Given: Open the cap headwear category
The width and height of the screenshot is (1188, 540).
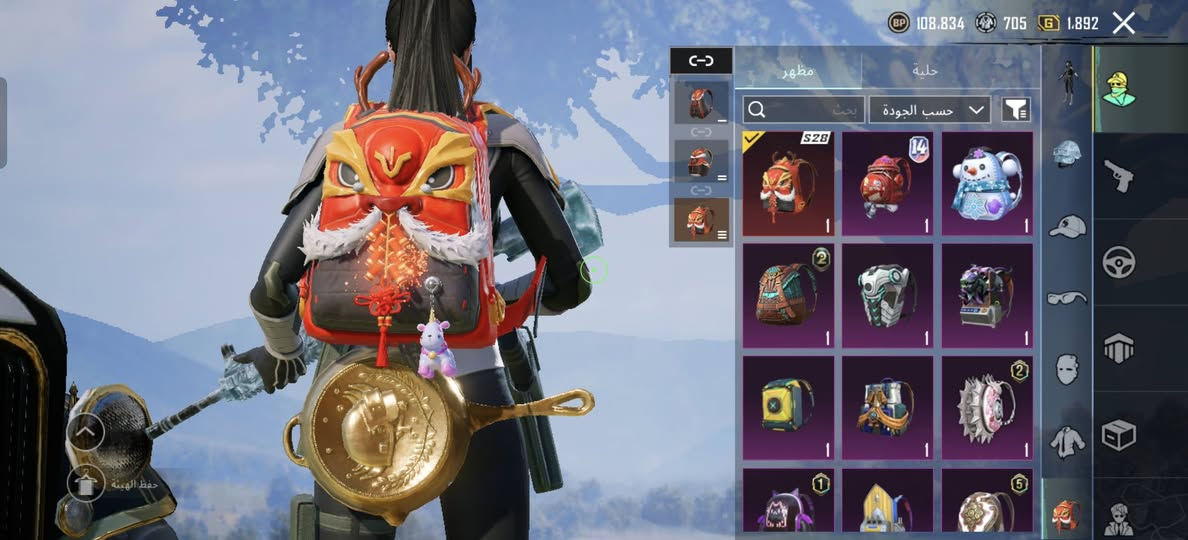Looking at the screenshot, I should click(x=1066, y=226).
